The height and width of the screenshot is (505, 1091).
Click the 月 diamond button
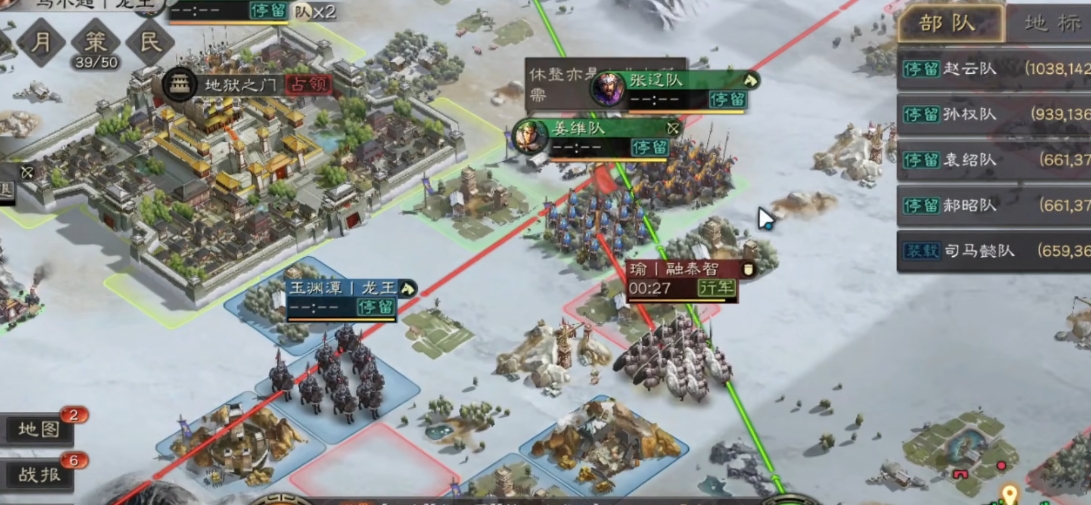tap(41, 42)
